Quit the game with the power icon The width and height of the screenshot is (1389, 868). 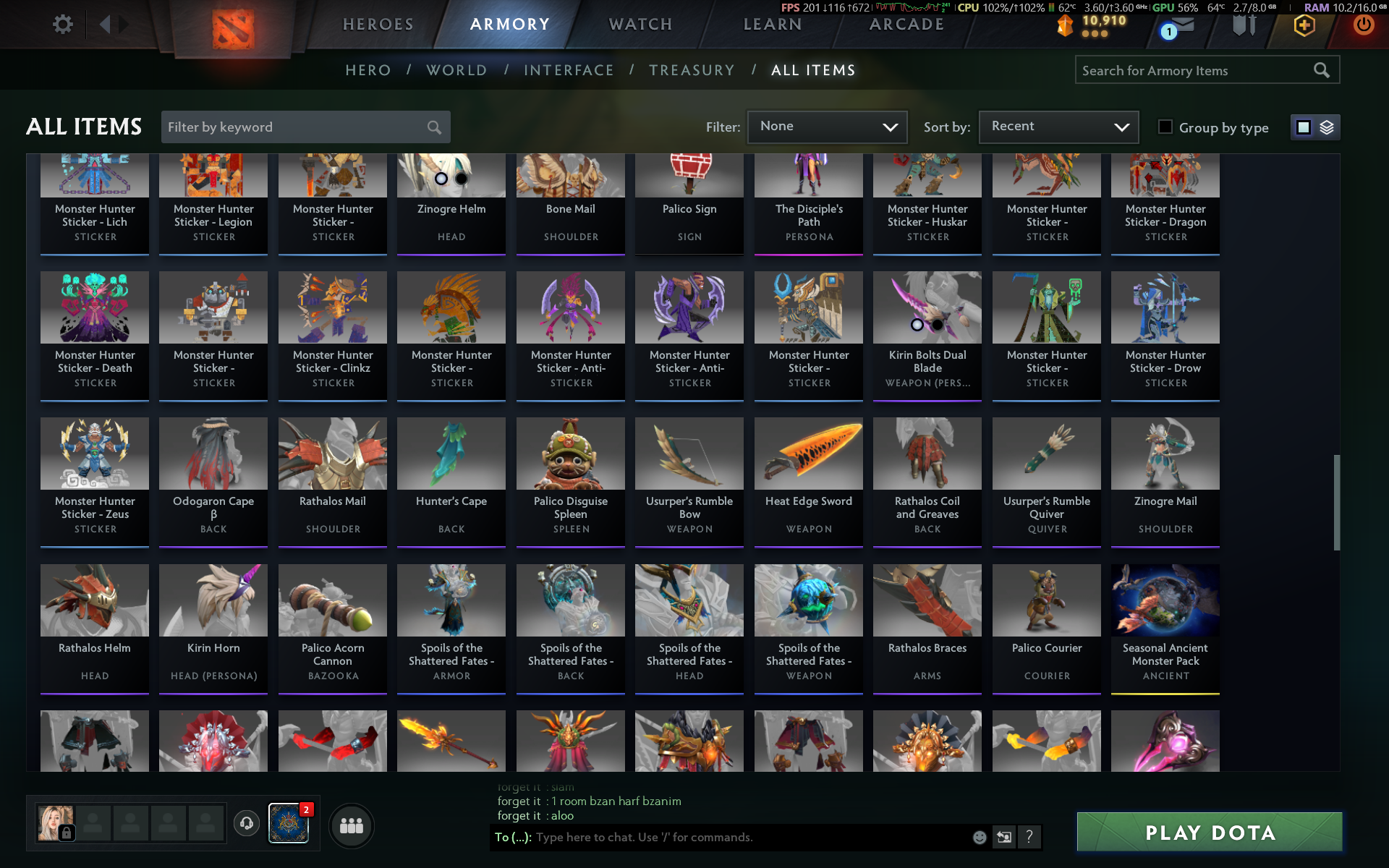(1364, 25)
